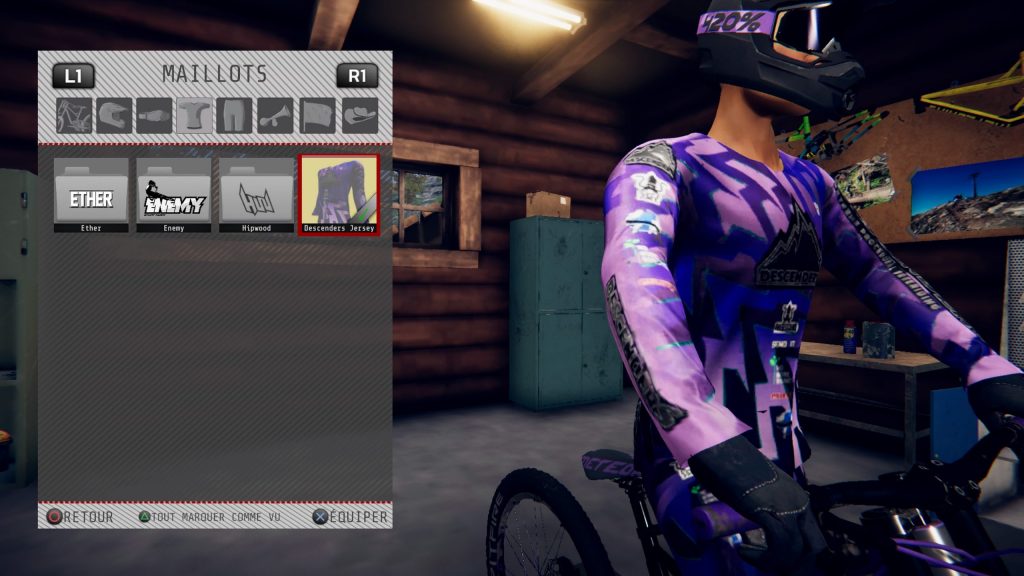1024x576 pixels.
Task: Select the Descenders Jersey item
Action: pos(339,194)
